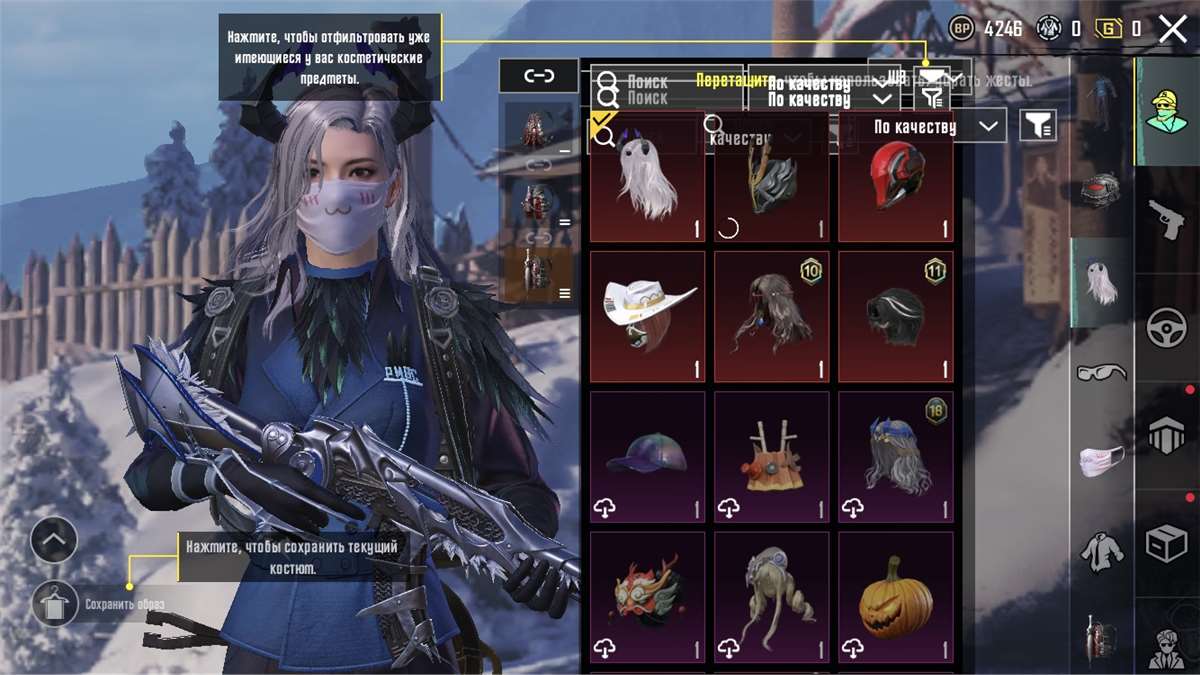This screenshot has height=675, width=1200.
Task: Open the vehicle skins steering wheel tab
Action: coord(1166,327)
